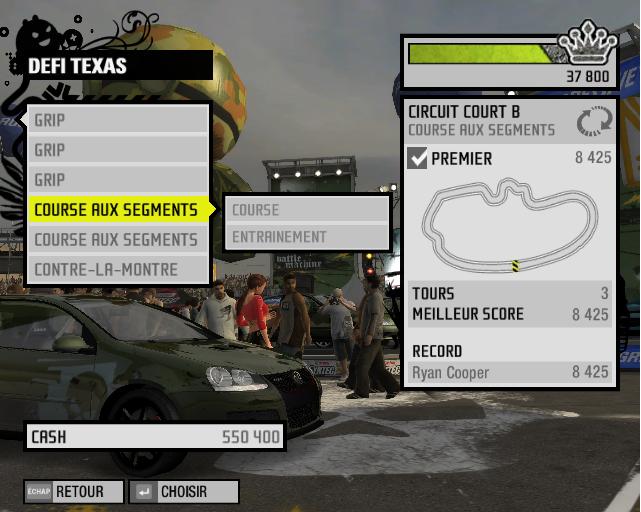The width and height of the screenshot is (641, 512).
Task: Pick the Course submenu option
Action: tap(306, 210)
